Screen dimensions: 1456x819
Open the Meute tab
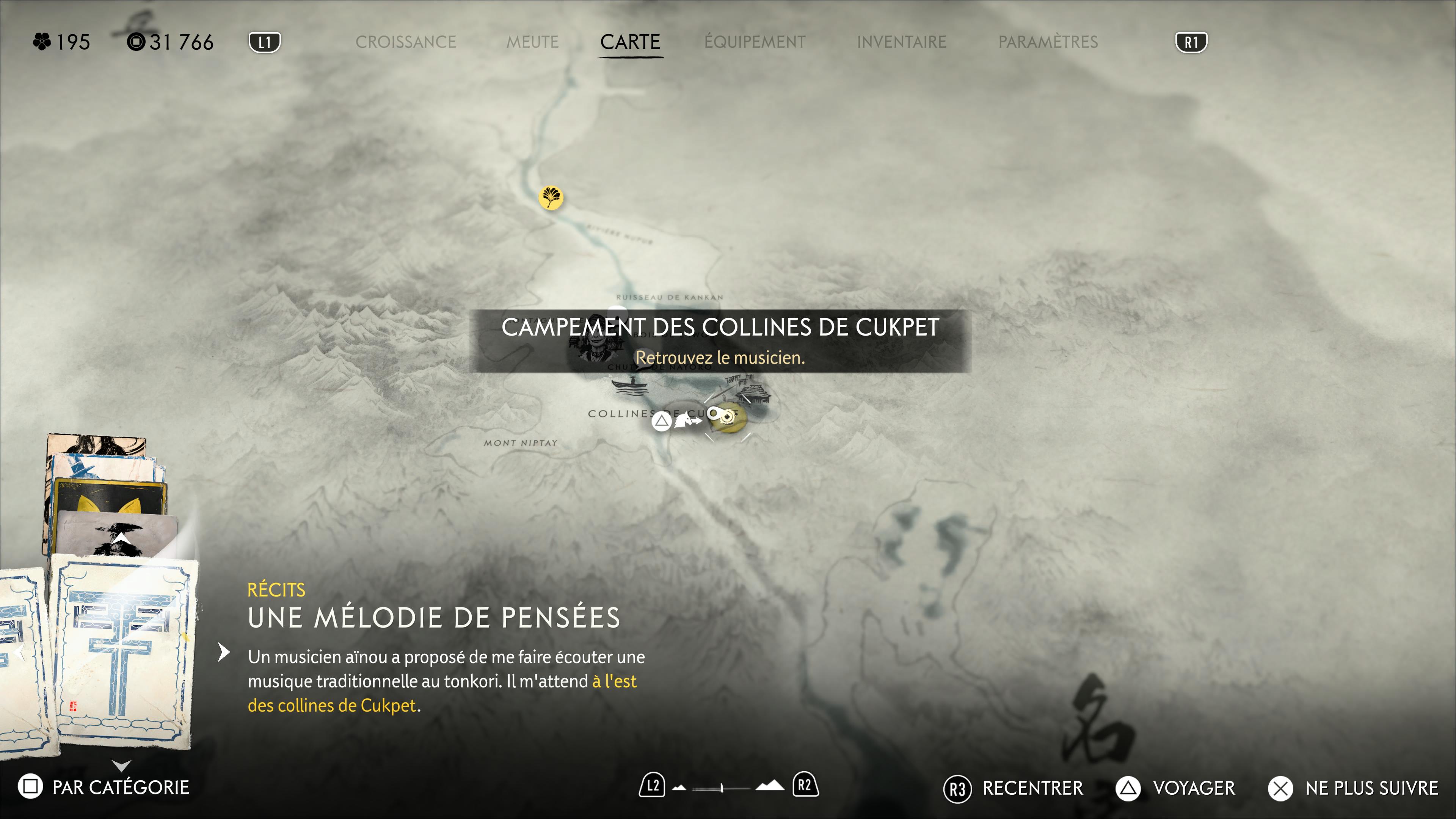(532, 42)
